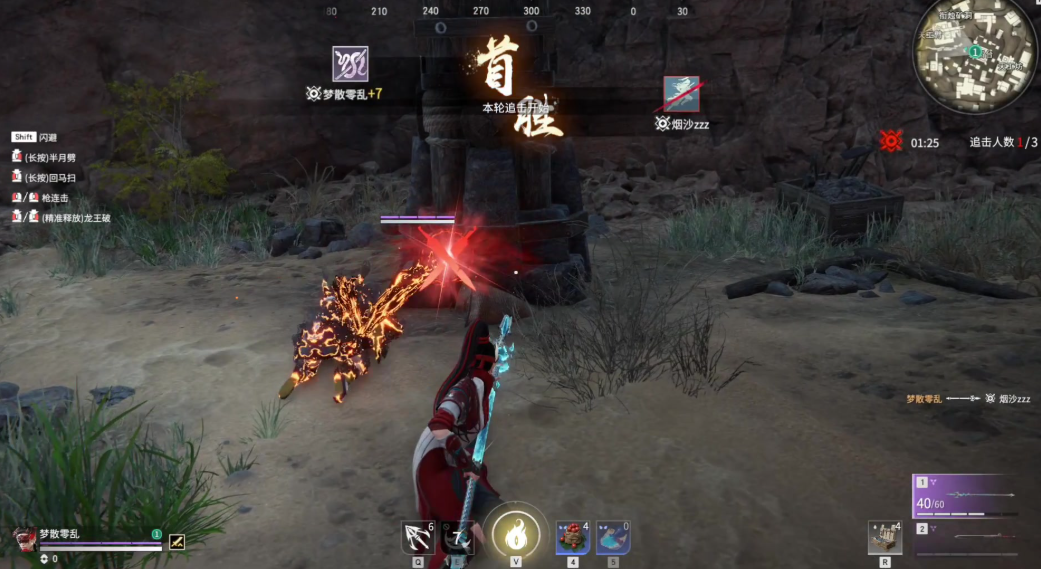
Task: Use the red berry consumable slot
Action: coord(572,537)
